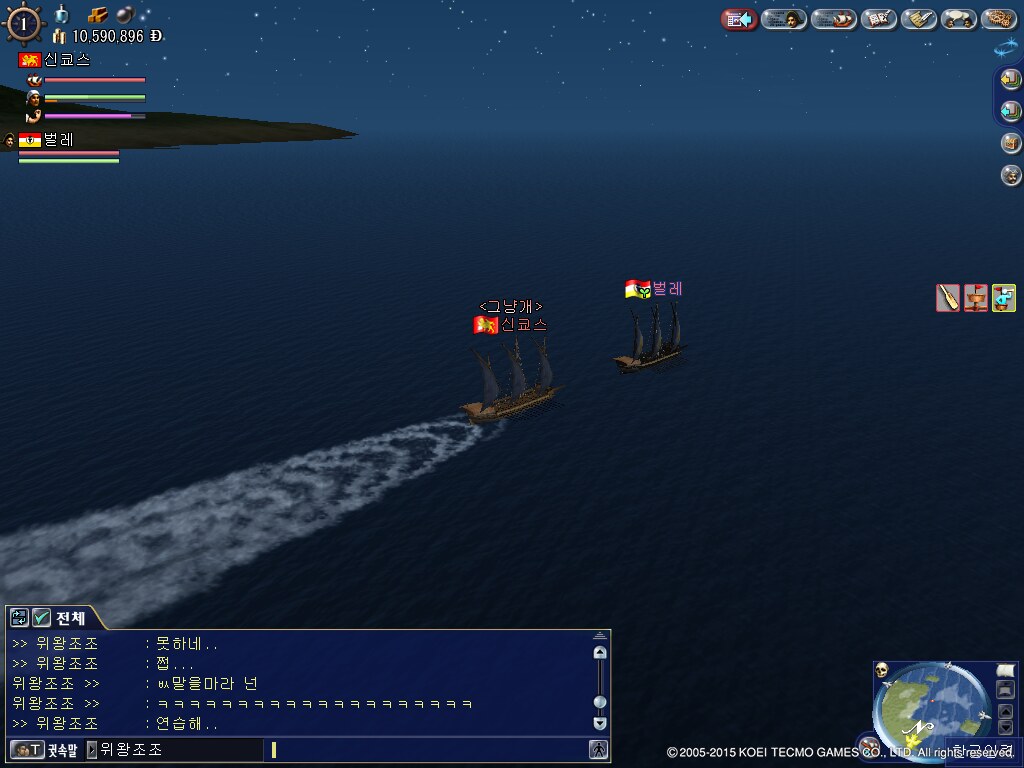Open the gears settings menu
The image size is (1024, 768).
(999, 19)
